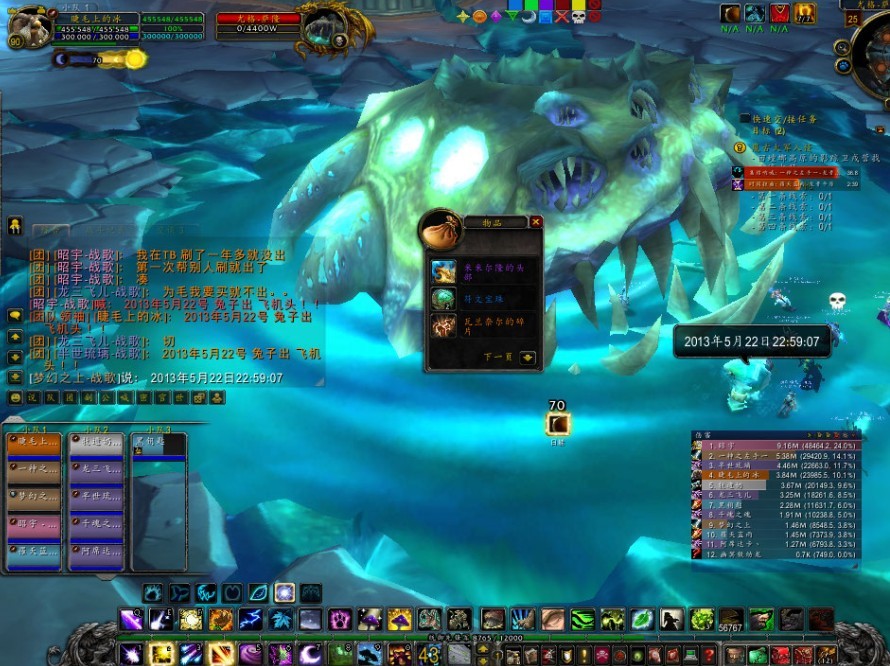Select the pink raid frame in group 1
890x666 pixels.
click(34, 523)
